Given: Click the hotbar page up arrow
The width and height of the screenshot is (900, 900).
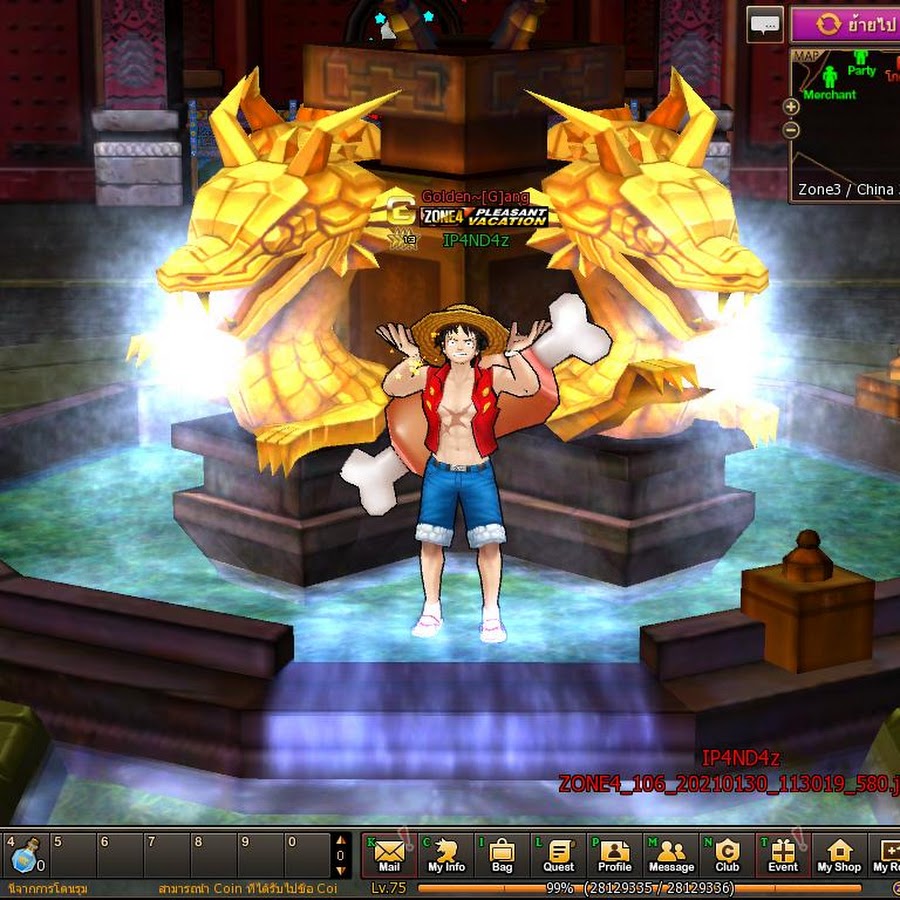Looking at the screenshot, I should pos(341,841).
